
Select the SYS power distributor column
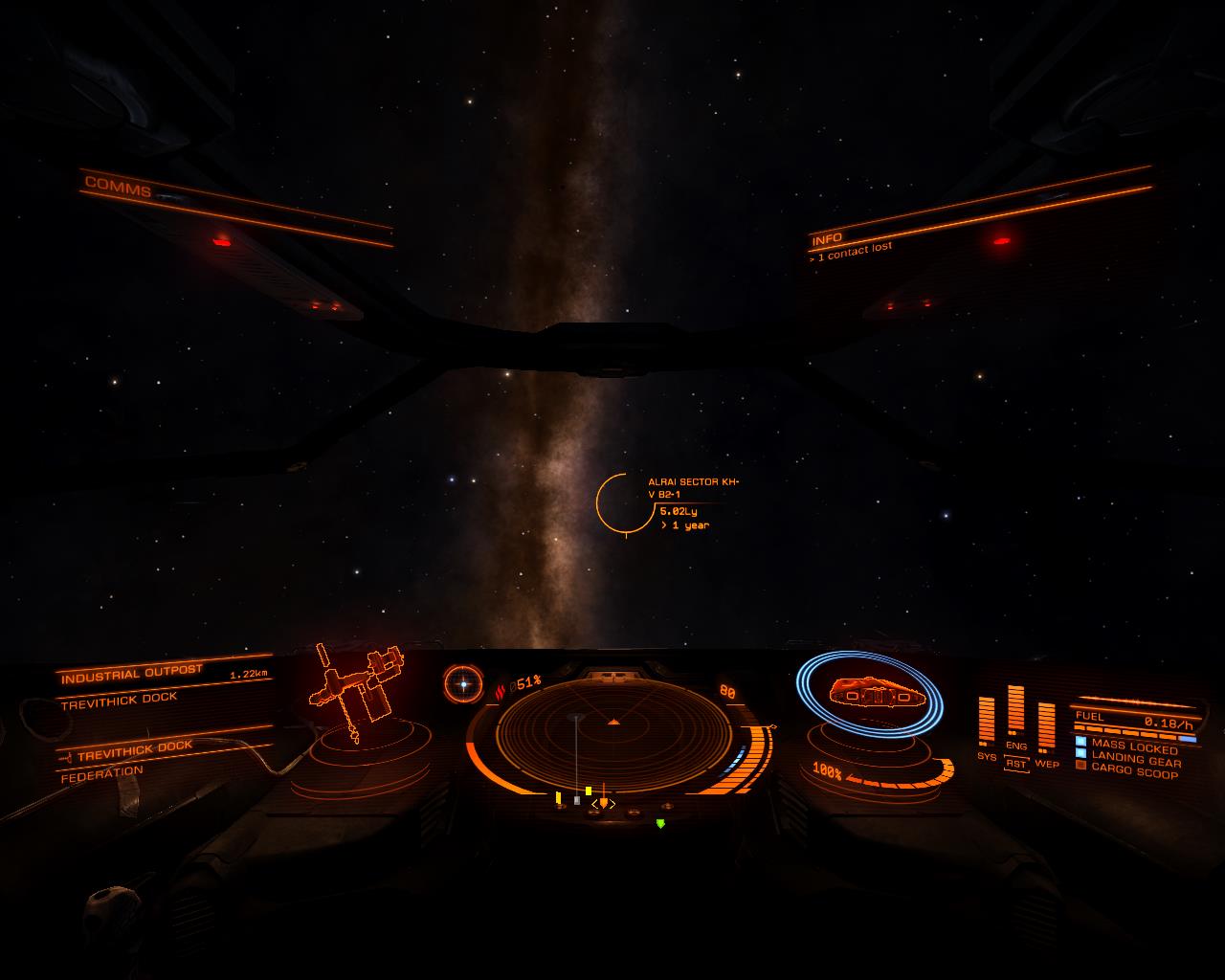(986, 723)
